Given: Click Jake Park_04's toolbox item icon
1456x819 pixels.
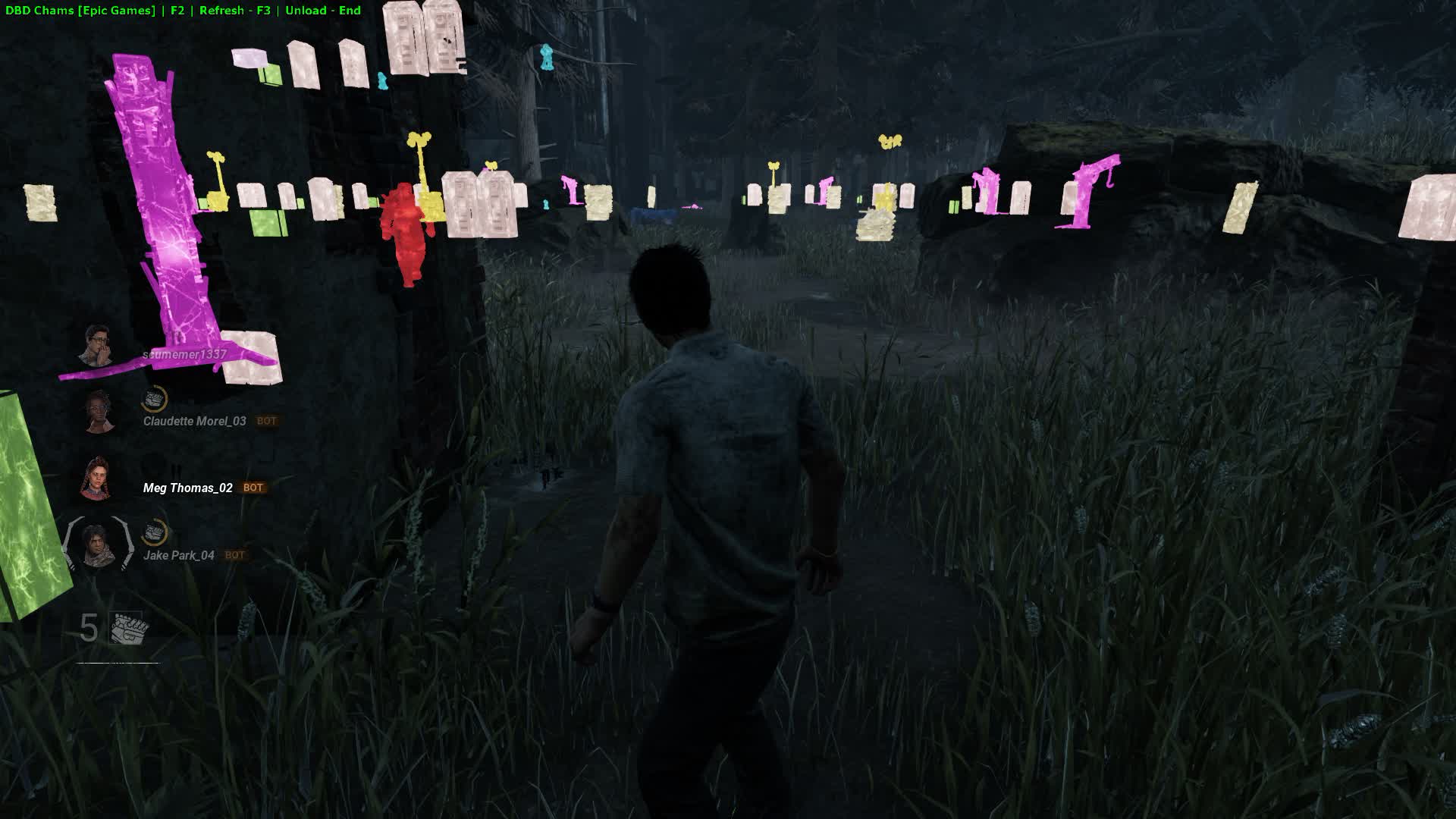Looking at the screenshot, I should (155, 532).
